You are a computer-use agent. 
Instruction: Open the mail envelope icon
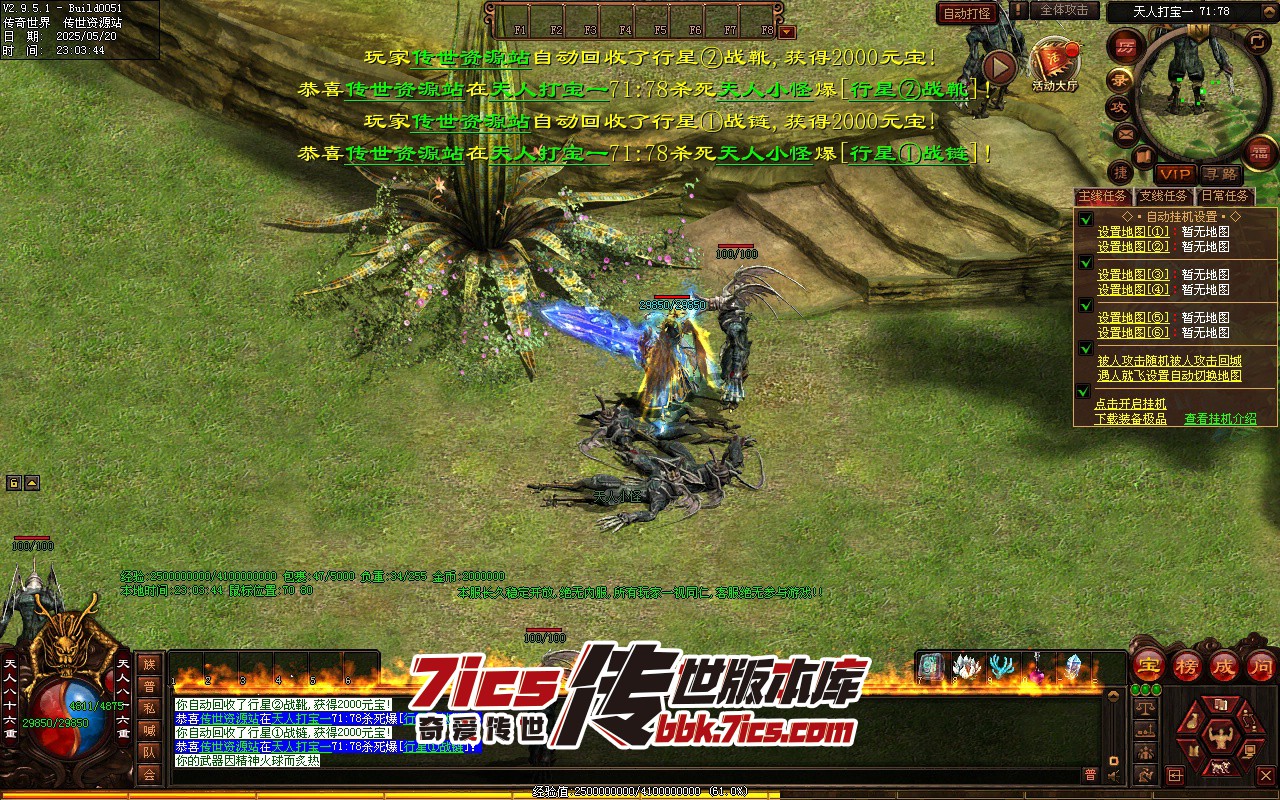coord(1125,133)
